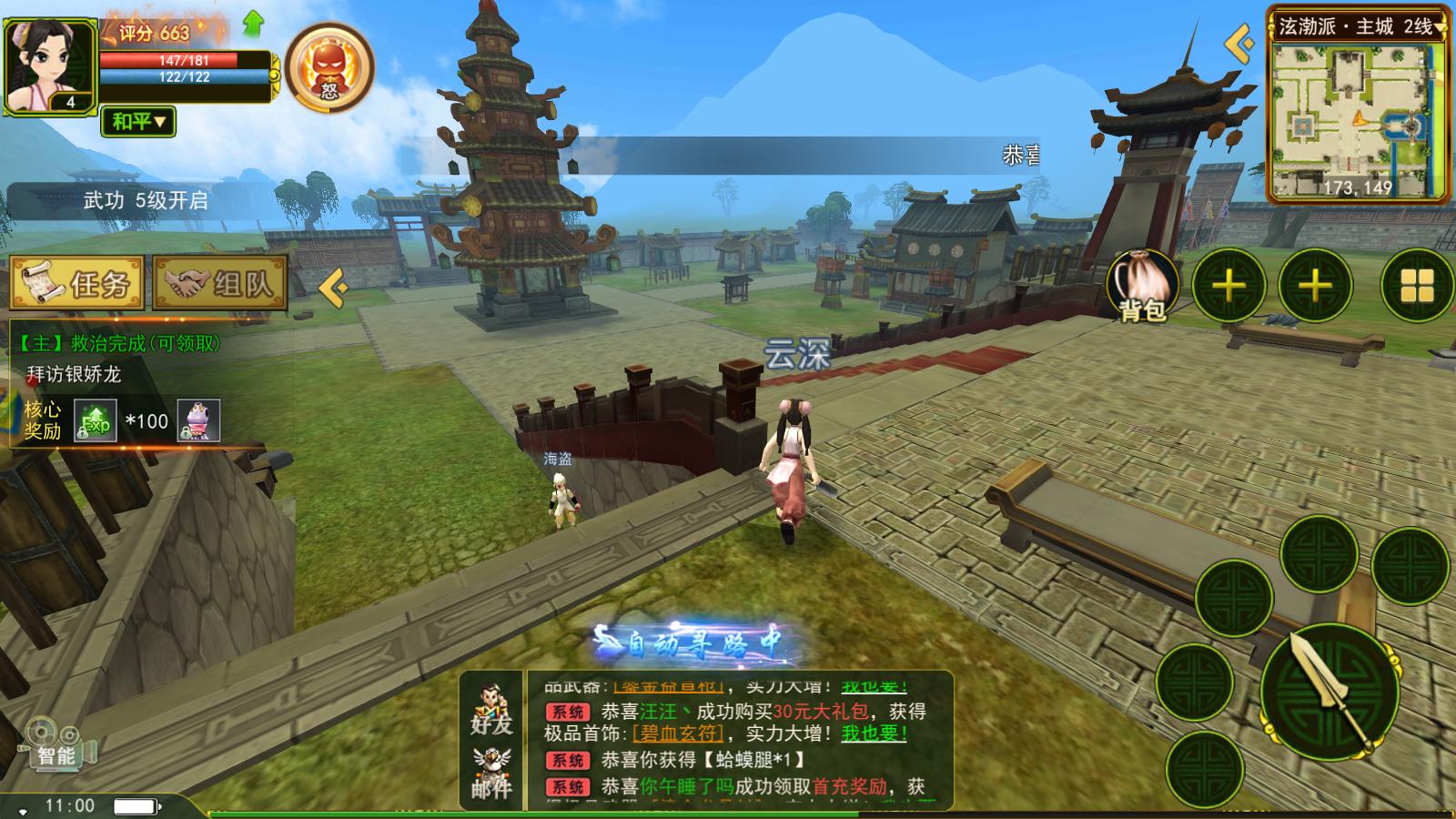
Task: Switch to the 组队 team tab
Action: (220, 284)
